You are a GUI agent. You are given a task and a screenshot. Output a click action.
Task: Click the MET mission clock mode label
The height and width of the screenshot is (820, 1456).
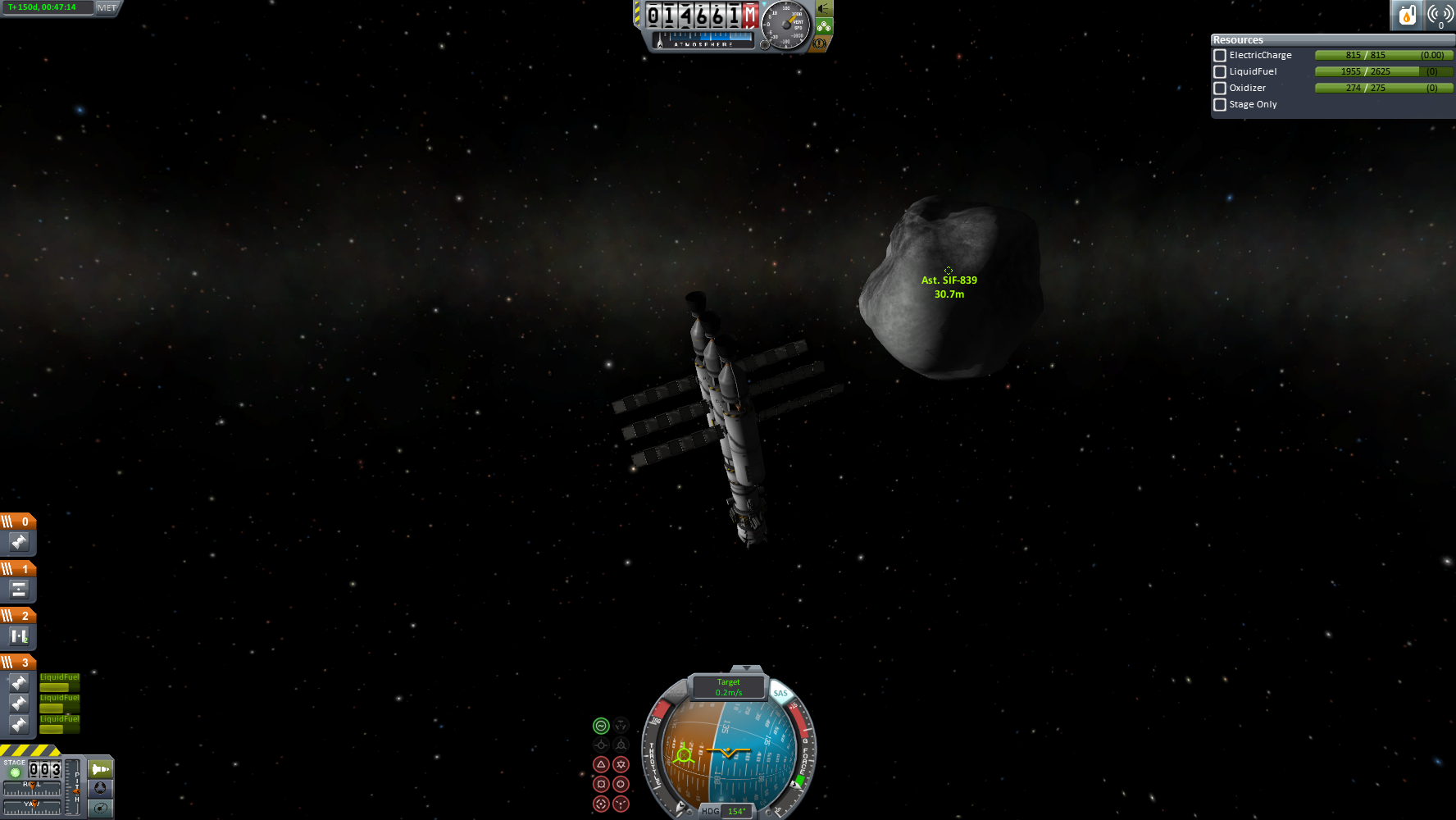[107, 7]
